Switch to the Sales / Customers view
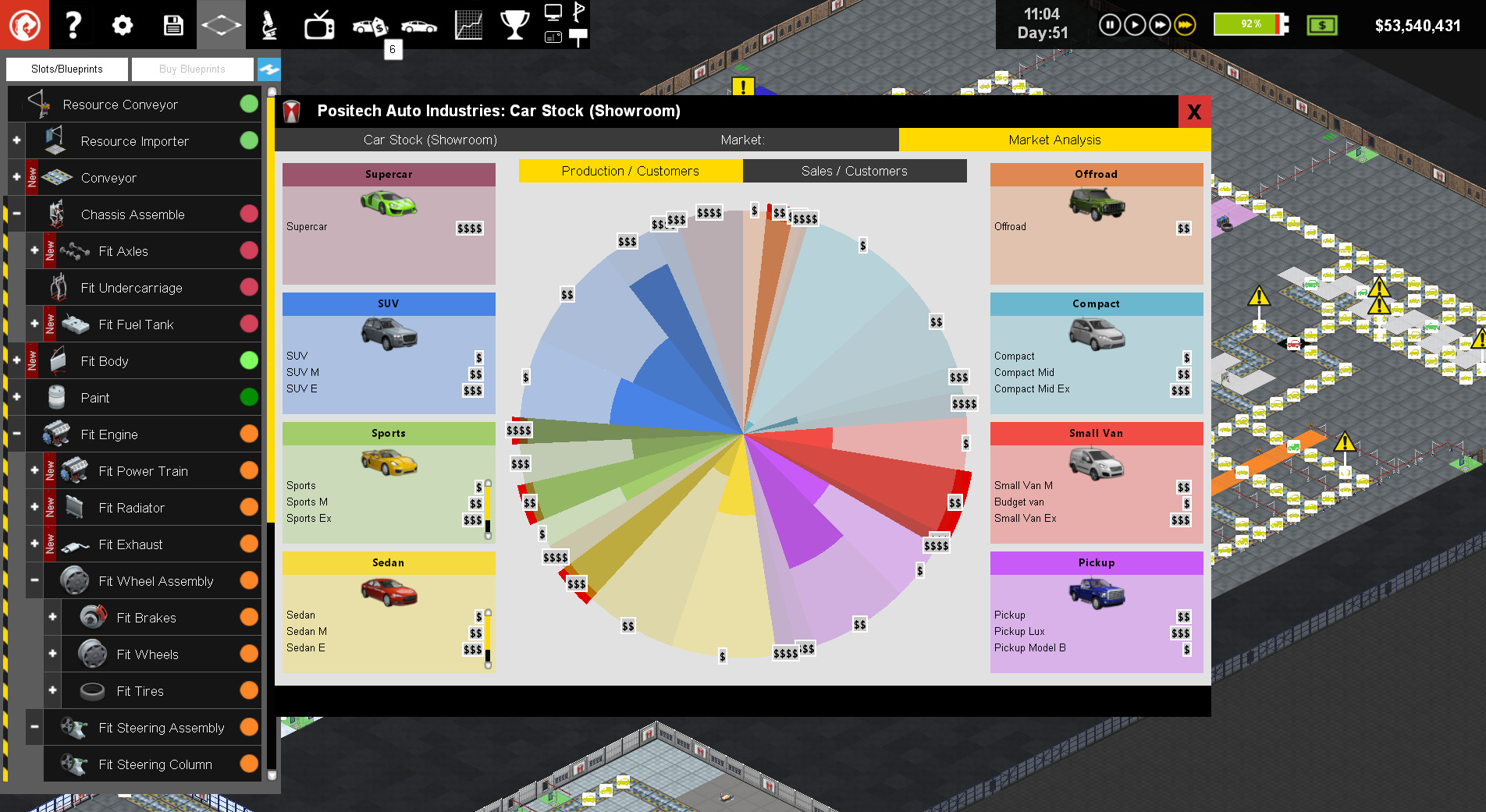 854,171
